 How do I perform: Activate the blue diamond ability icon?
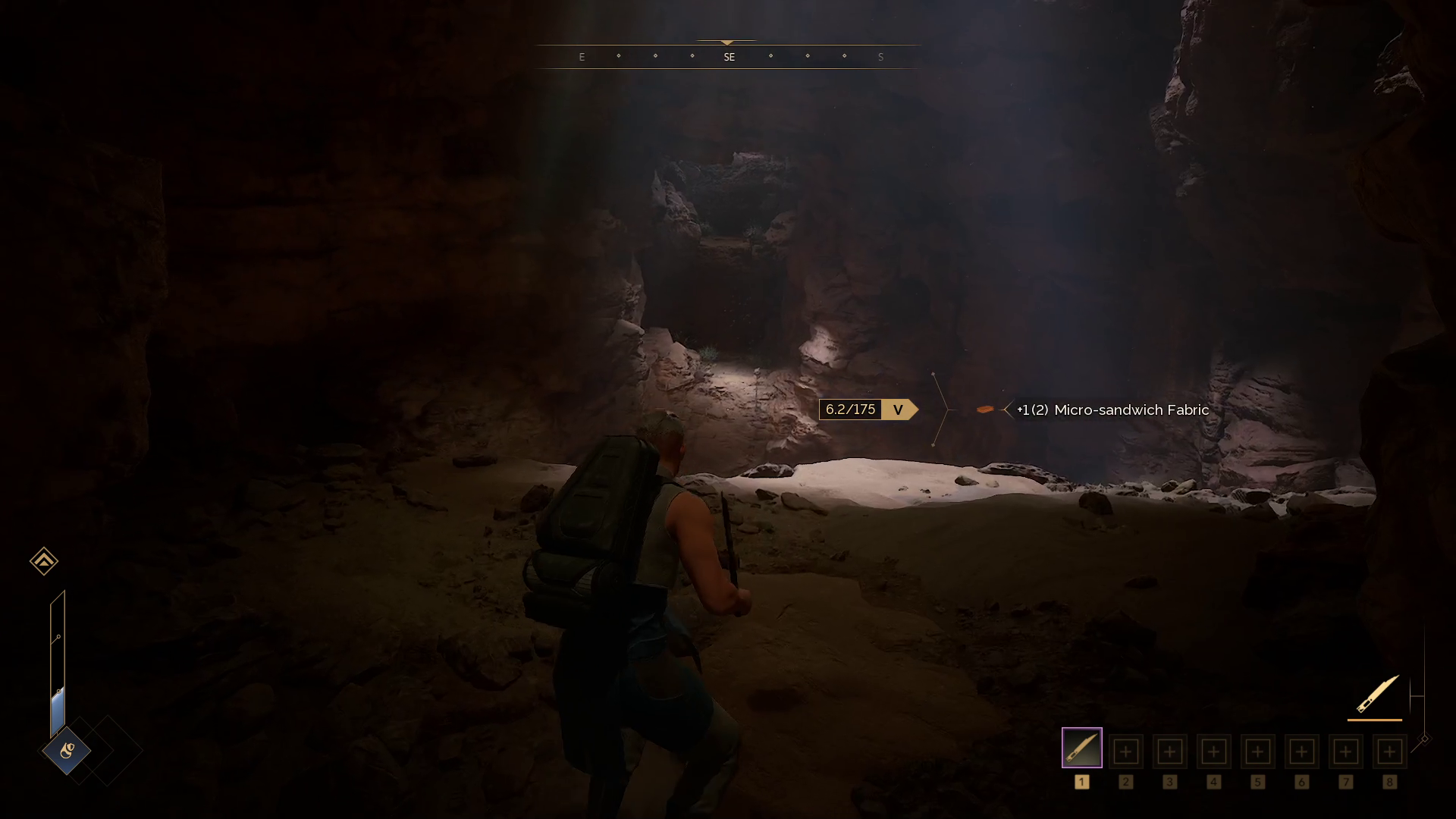click(x=67, y=751)
